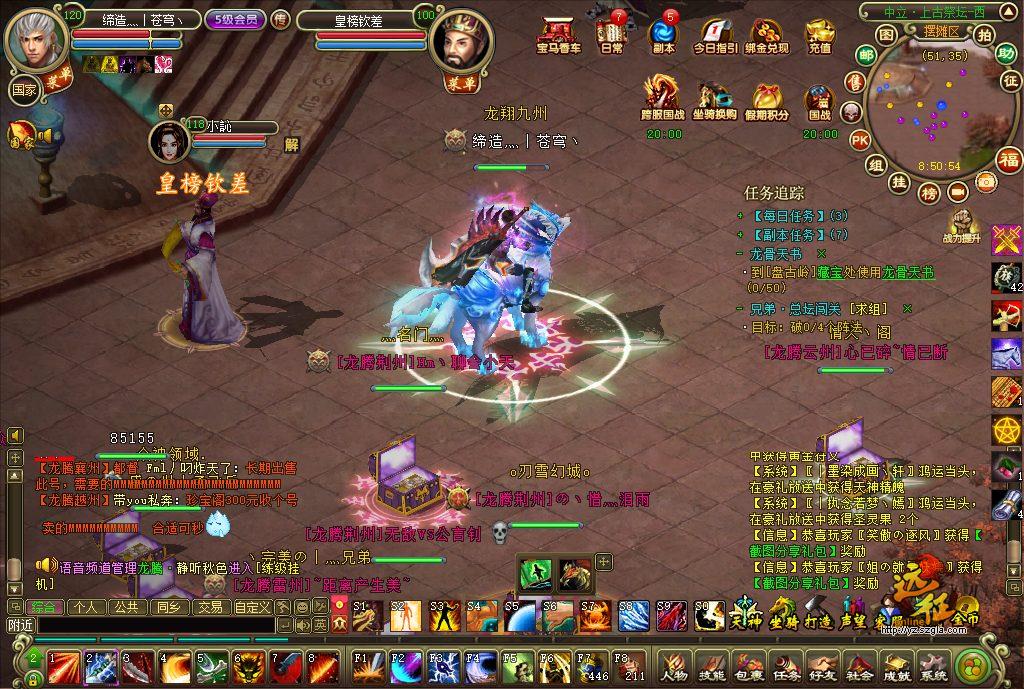The width and height of the screenshot is (1024, 689).
Task: Click the 战力提升 power-up fist icon
Action: point(962,225)
